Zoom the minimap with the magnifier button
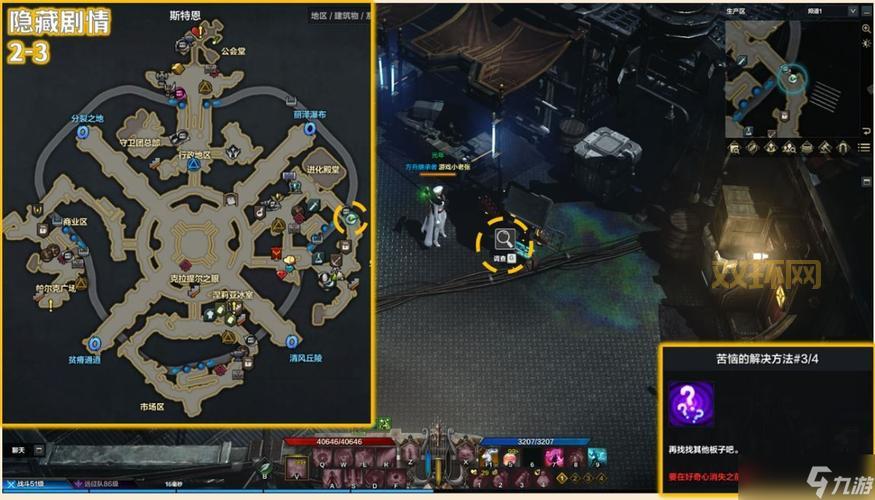Viewport: 875px width, 500px height. click(x=866, y=29)
